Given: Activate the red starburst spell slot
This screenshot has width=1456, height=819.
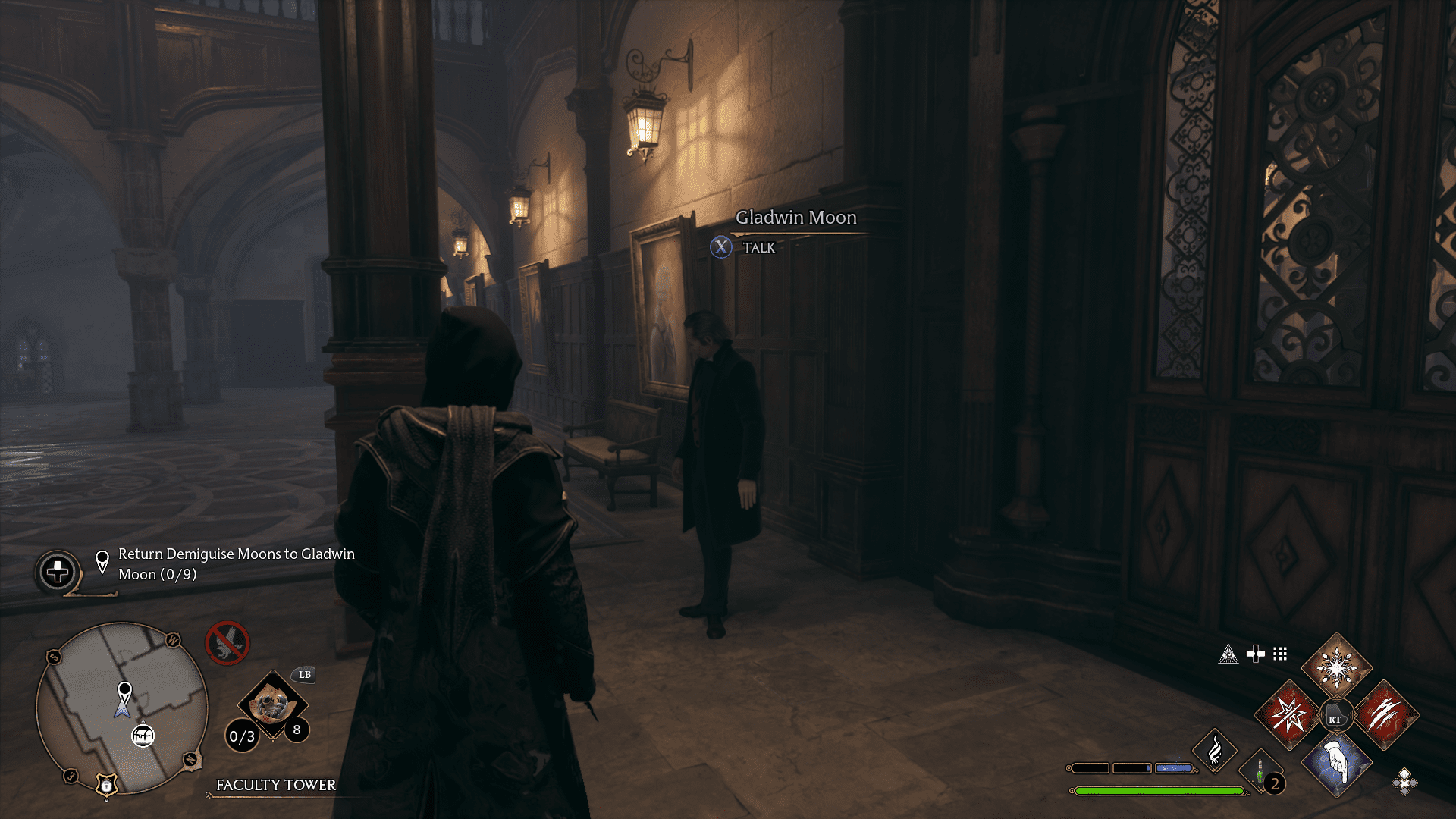Looking at the screenshot, I should [x=1288, y=714].
